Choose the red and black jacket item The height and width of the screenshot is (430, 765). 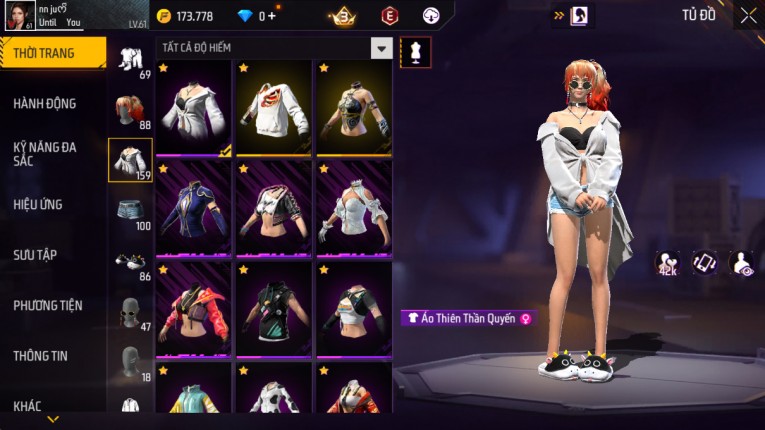pyautogui.click(x=194, y=309)
